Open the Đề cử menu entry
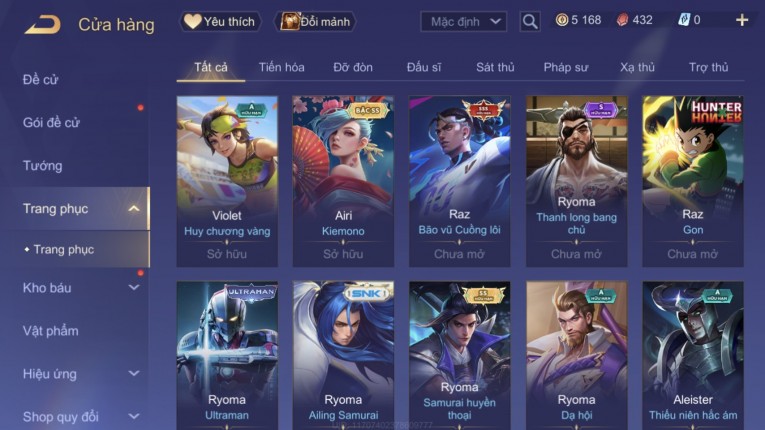This screenshot has width=765, height=430. pos(41,79)
